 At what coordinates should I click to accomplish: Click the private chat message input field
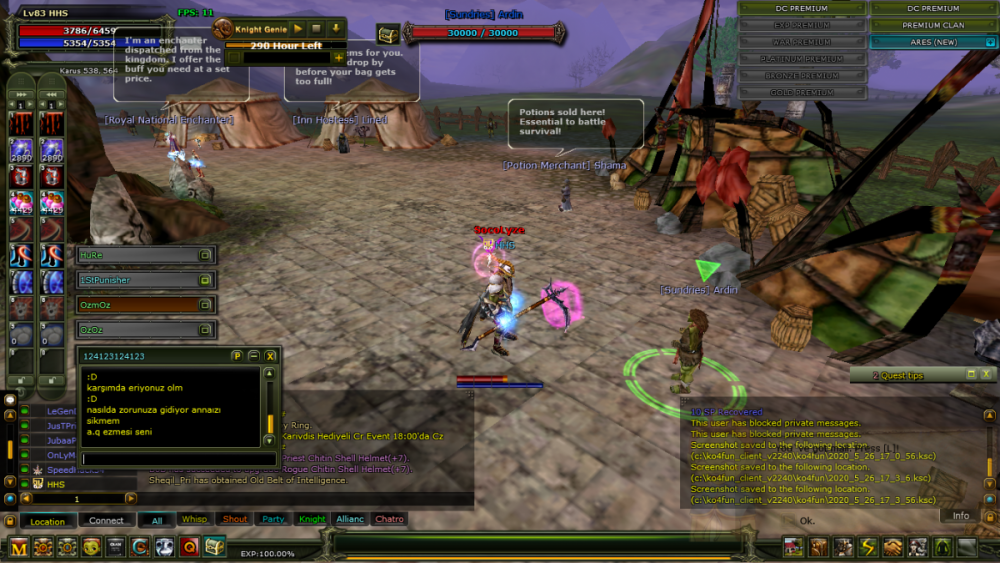click(x=178, y=459)
